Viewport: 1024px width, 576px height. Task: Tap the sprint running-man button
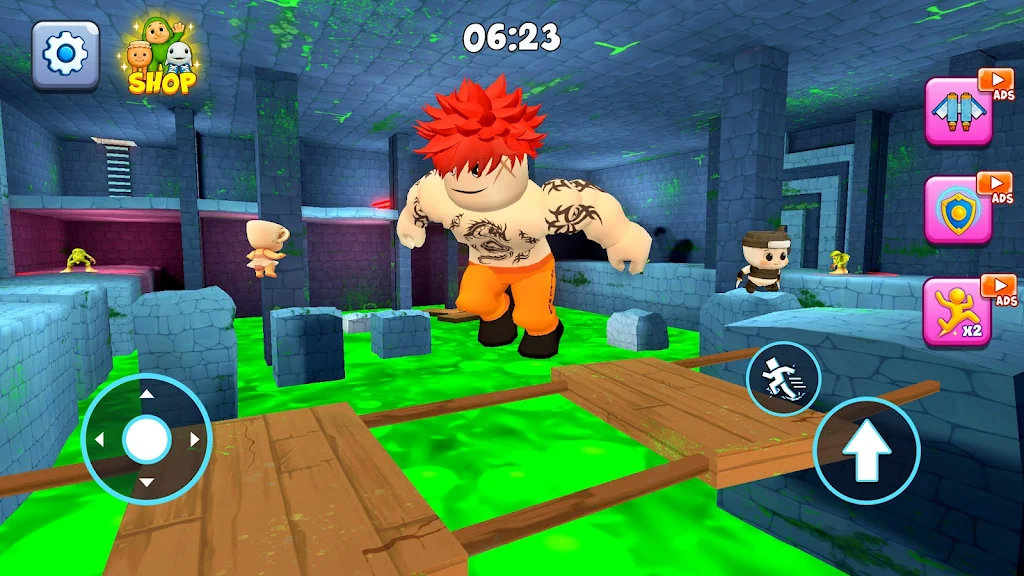tap(783, 378)
